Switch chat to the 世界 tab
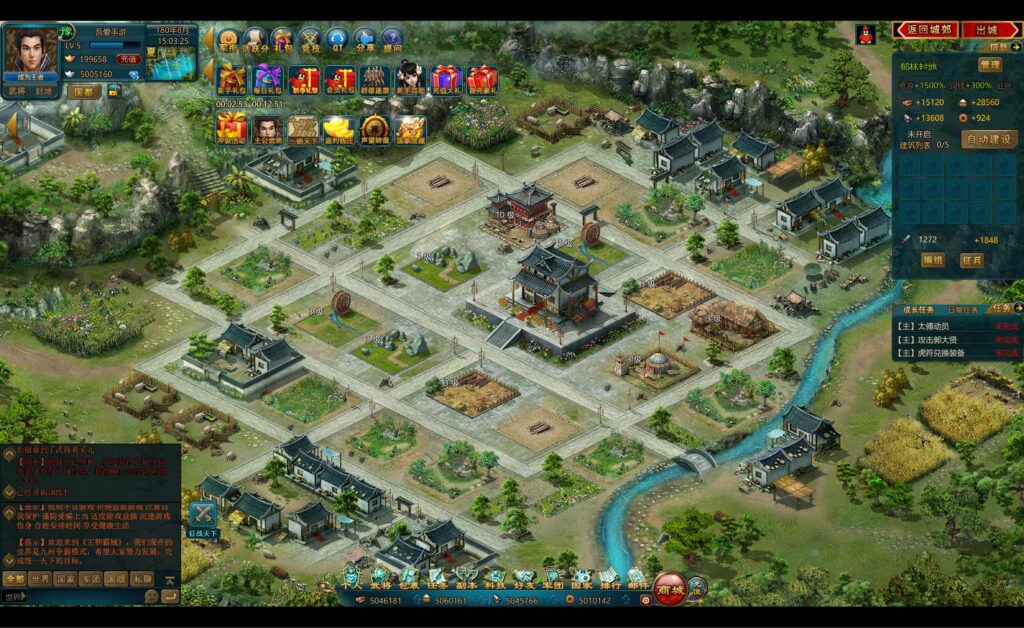This screenshot has height=628, width=1024. tap(40, 579)
